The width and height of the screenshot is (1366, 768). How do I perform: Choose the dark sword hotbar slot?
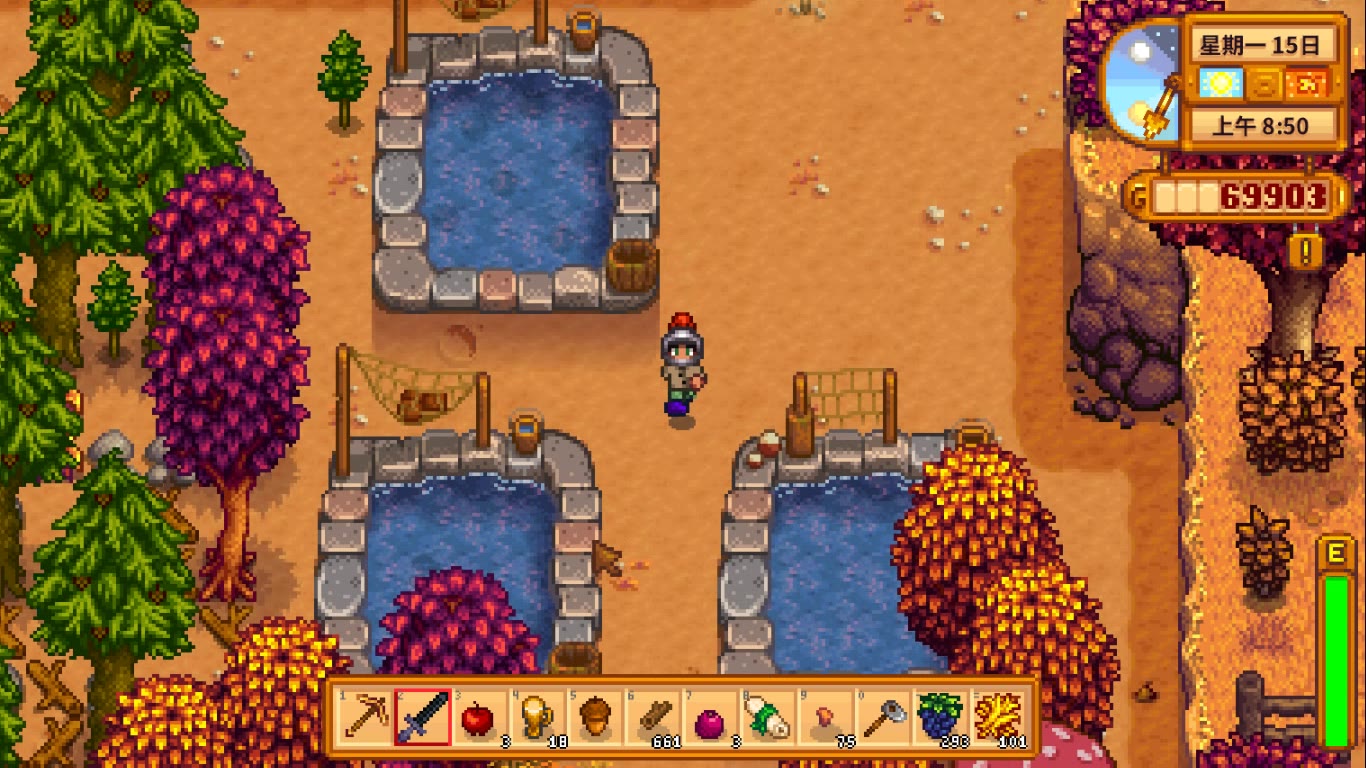coord(420,716)
